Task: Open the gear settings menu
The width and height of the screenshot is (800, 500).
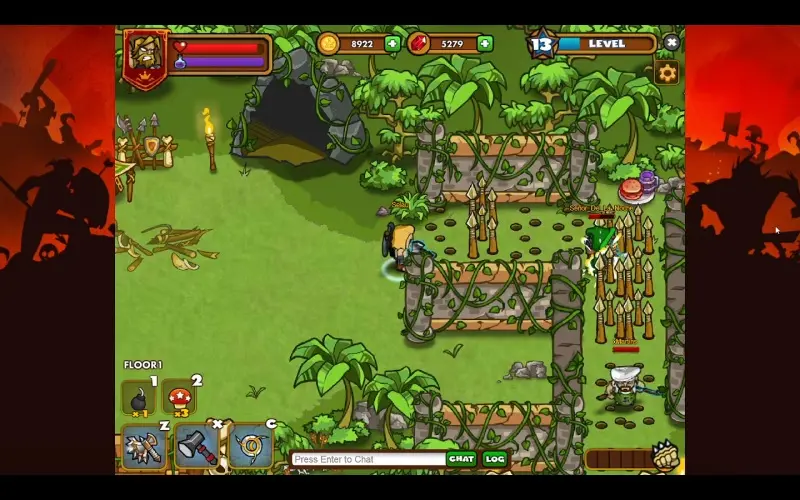Action: [667, 72]
